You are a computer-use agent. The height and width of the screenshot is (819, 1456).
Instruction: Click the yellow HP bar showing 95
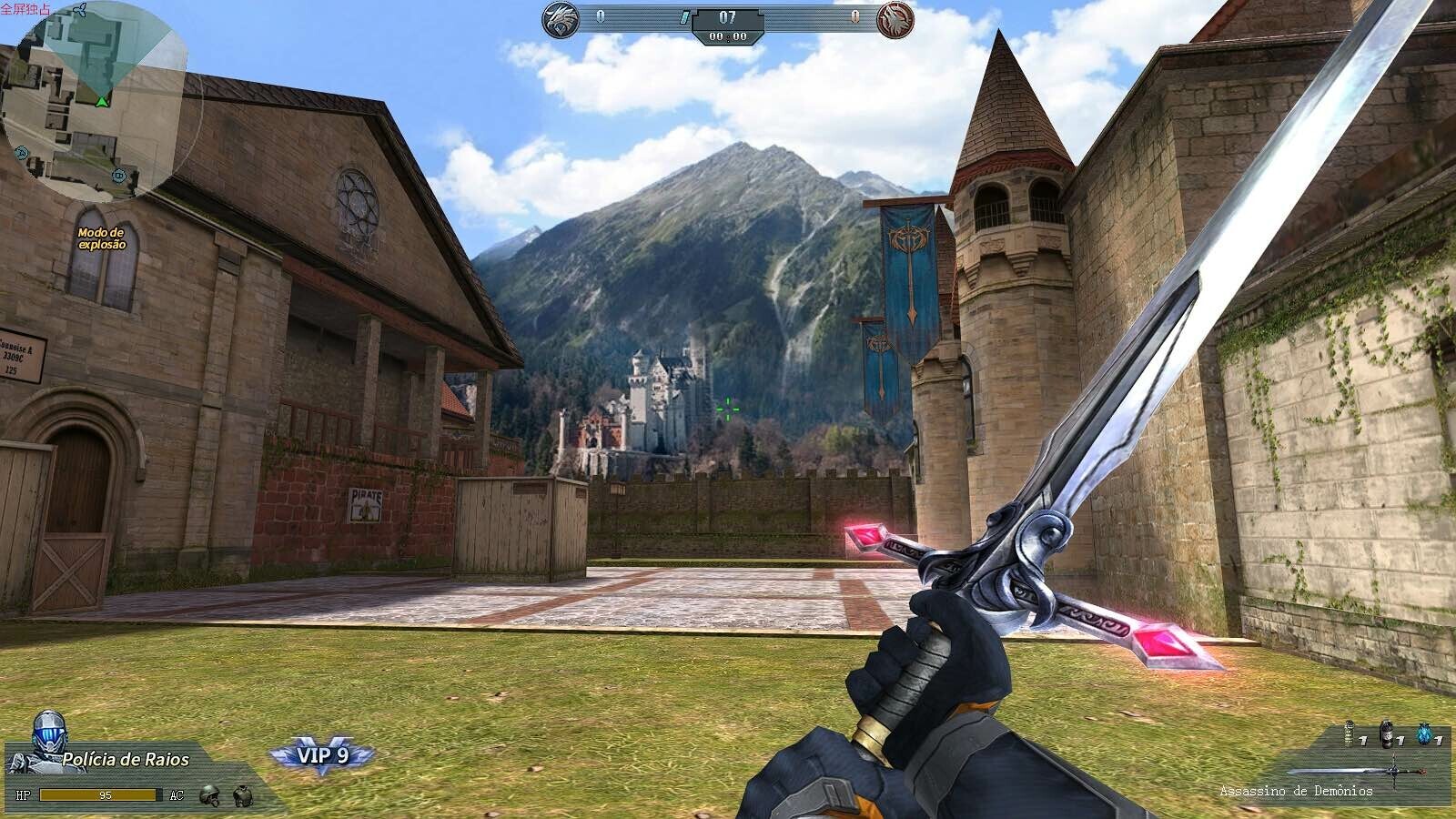[100, 795]
